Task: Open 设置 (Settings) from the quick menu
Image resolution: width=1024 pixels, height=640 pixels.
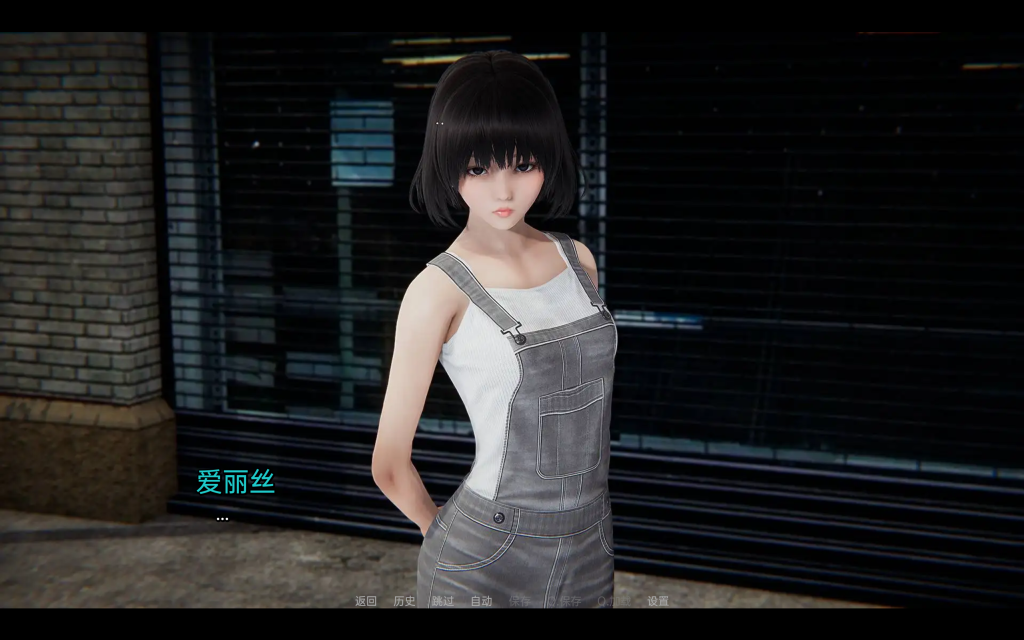Action: point(658,601)
